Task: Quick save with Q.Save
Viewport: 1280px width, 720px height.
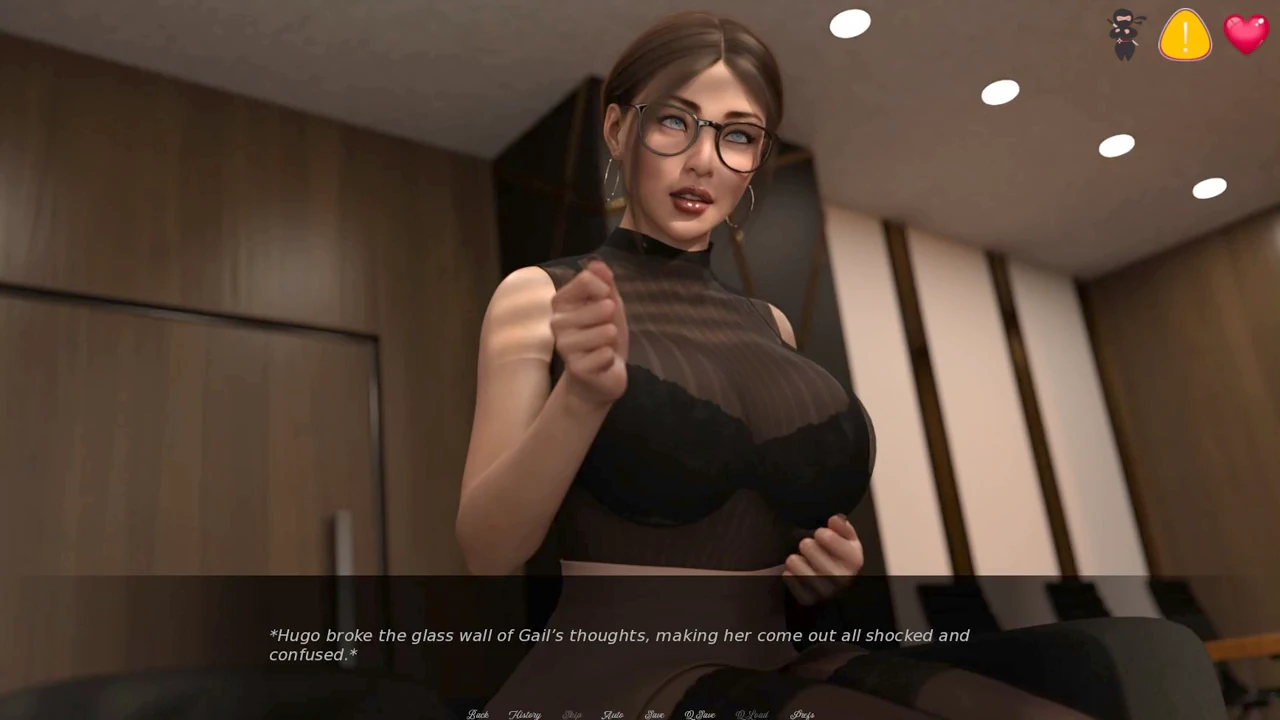Action: click(700, 714)
